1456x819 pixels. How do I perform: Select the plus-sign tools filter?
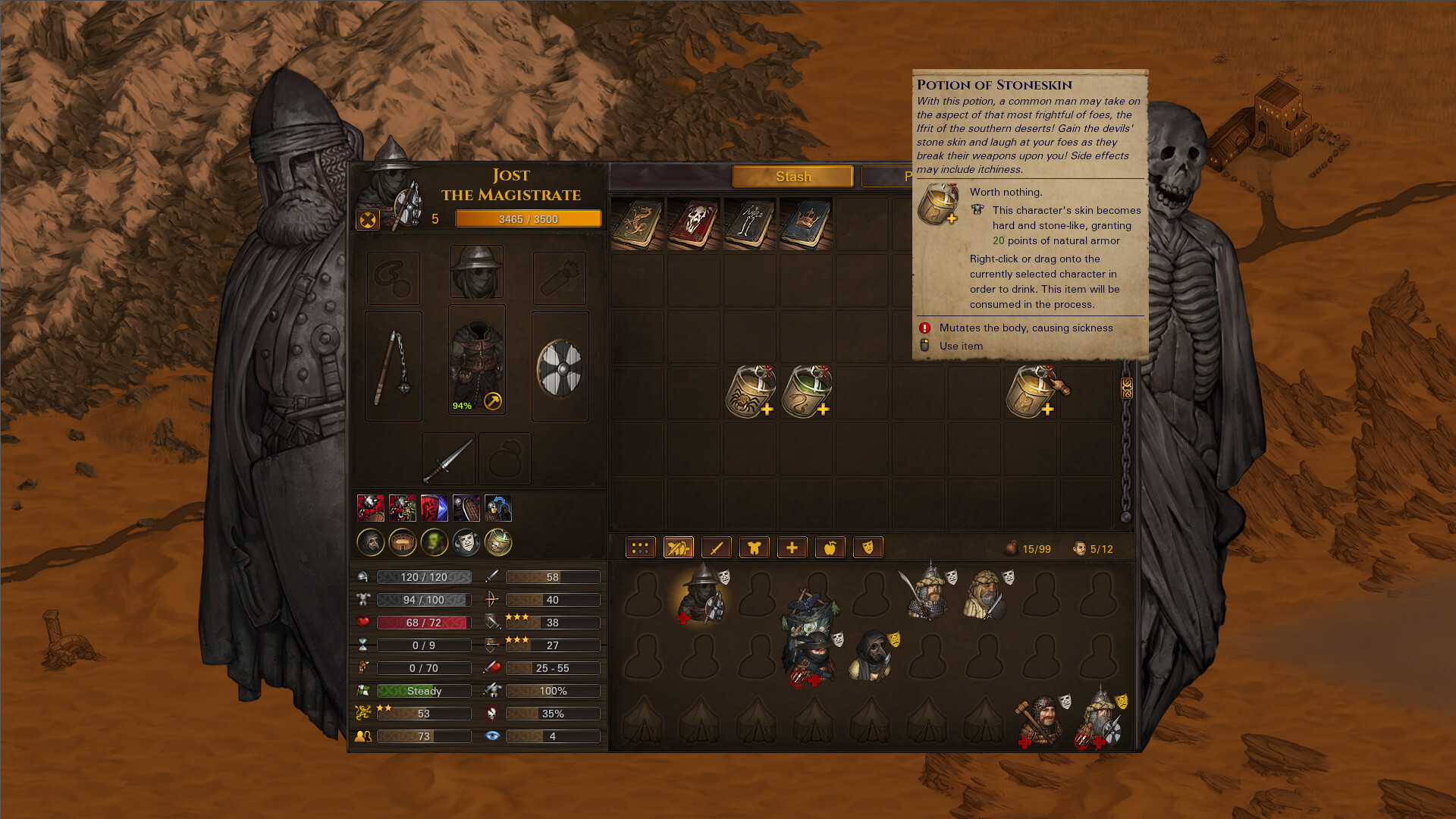(x=792, y=547)
